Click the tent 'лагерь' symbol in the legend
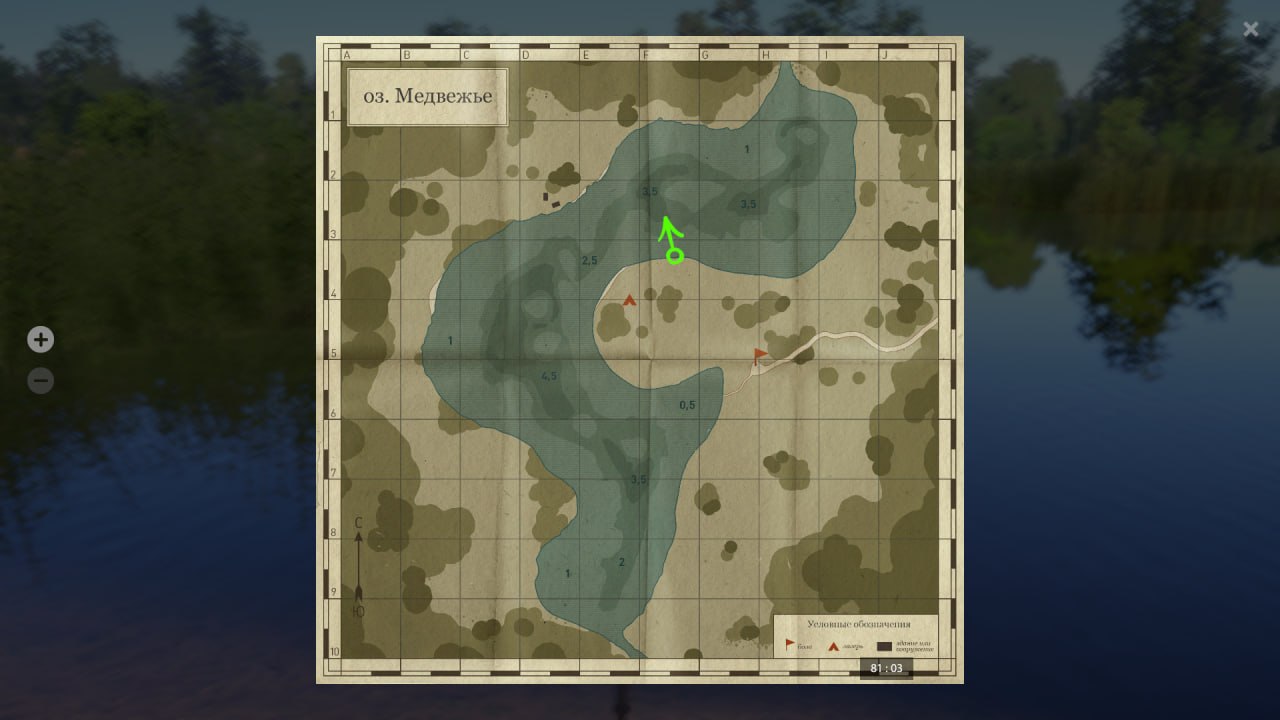Screen dimensions: 1280x720 point(833,645)
